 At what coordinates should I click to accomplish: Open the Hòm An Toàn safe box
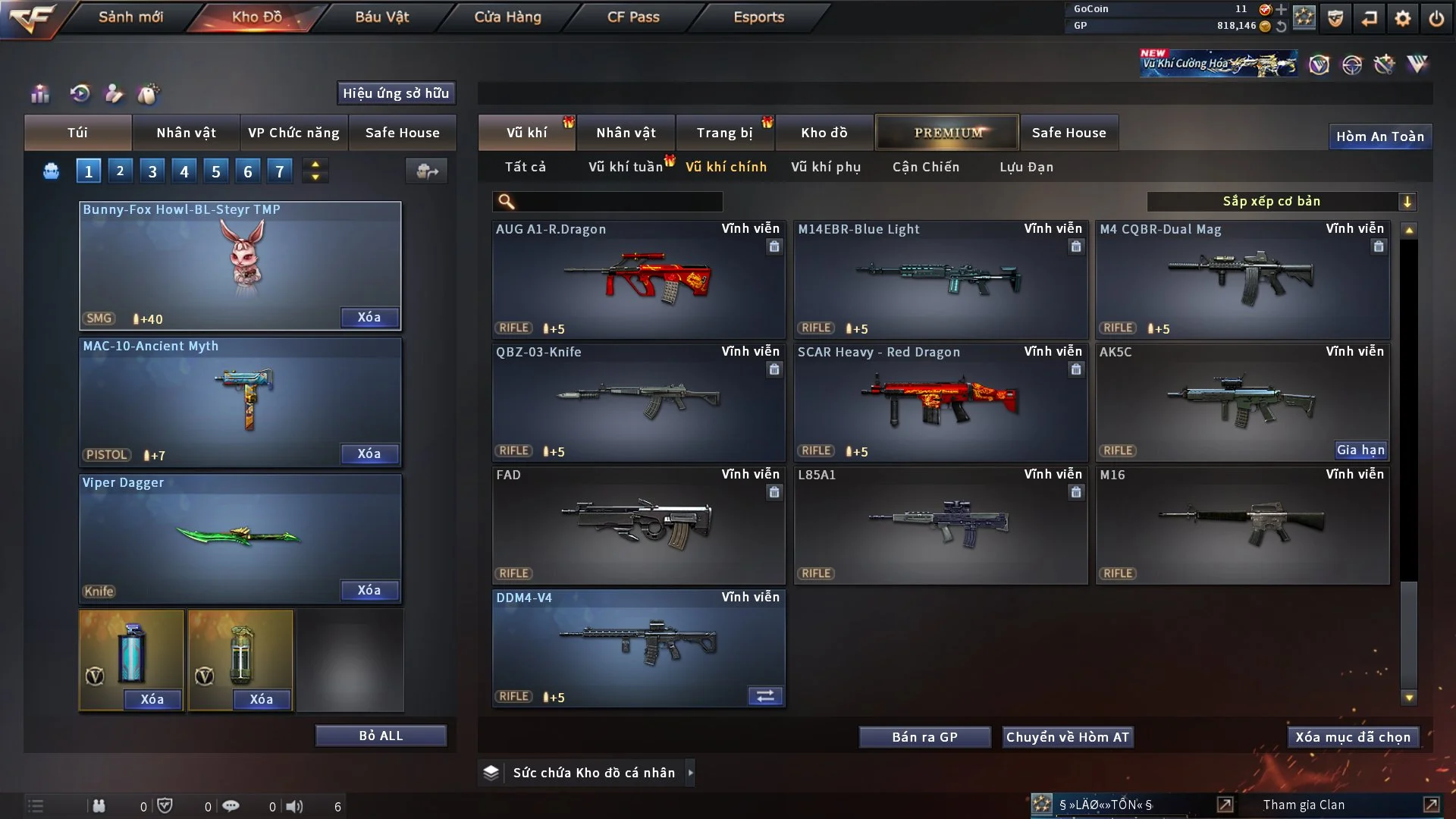(1379, 136)
